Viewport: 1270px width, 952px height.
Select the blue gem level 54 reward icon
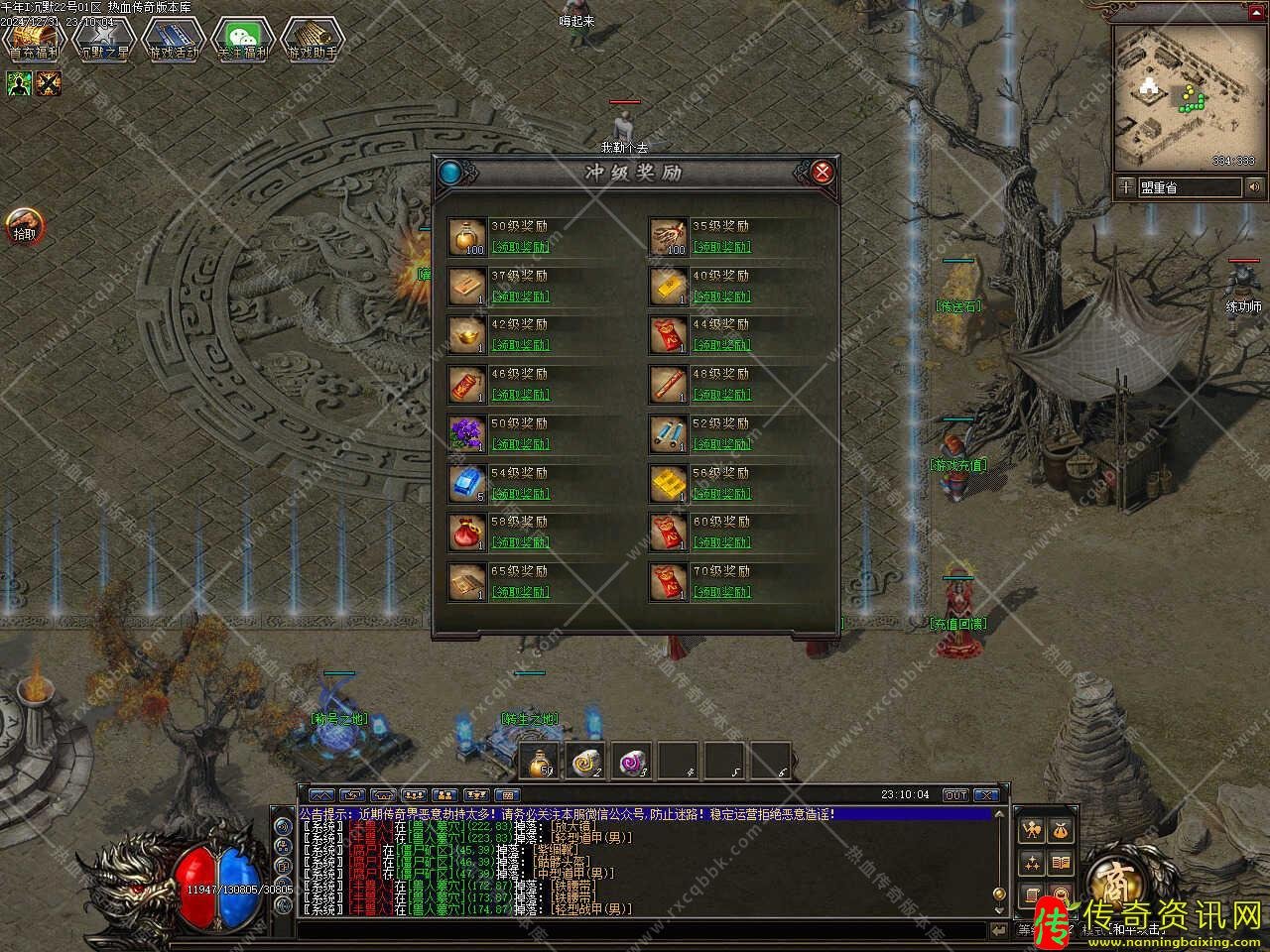pyautogui.click(x=467, y=484)
